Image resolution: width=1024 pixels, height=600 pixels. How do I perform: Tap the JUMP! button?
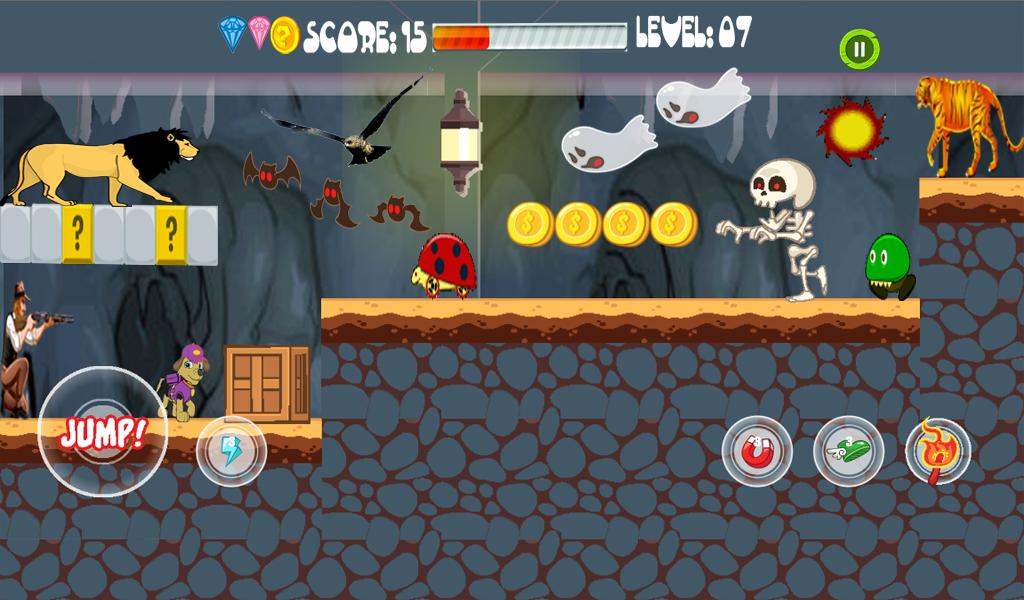click(x=103, y=432)
